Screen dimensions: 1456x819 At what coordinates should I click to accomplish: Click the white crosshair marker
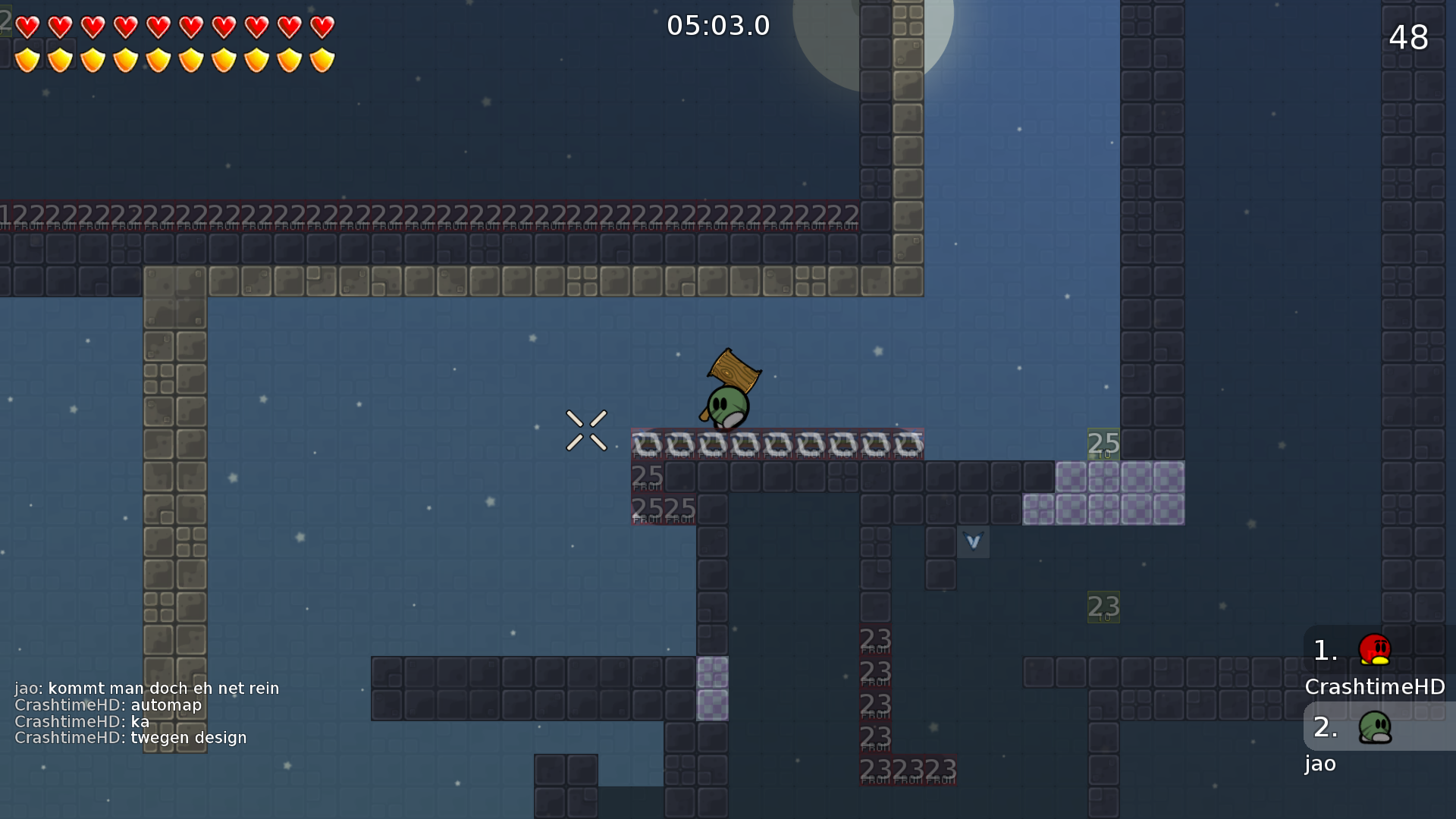point(585,431)
